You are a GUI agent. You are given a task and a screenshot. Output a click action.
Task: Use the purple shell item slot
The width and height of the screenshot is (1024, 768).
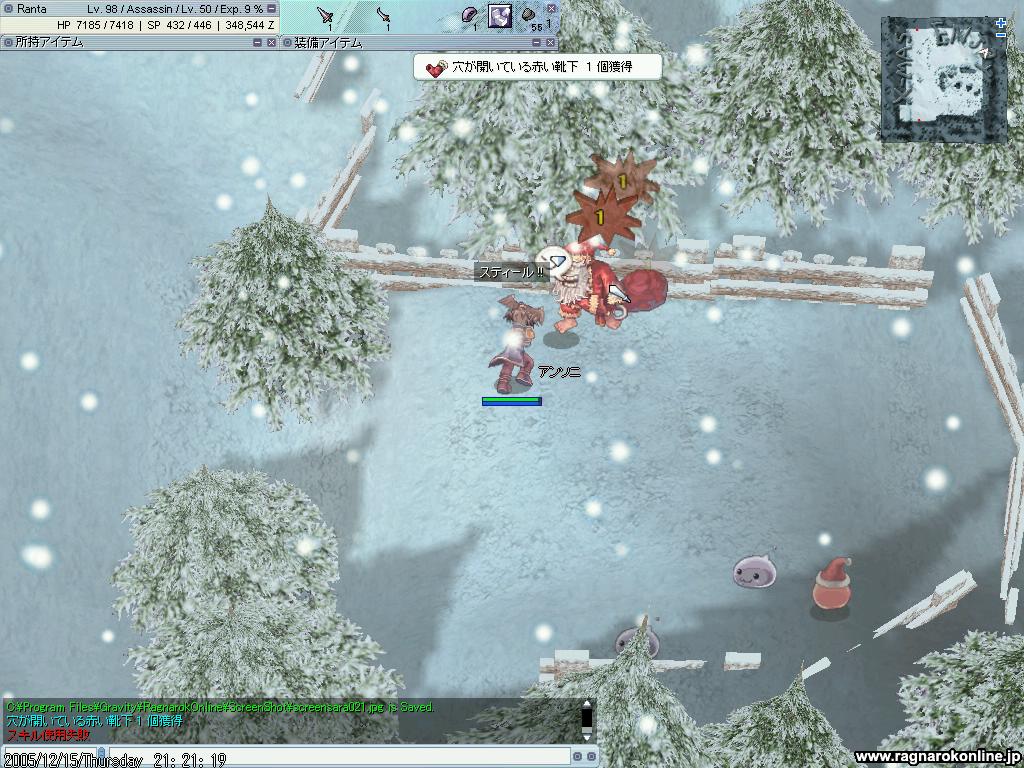click(469, 16)
